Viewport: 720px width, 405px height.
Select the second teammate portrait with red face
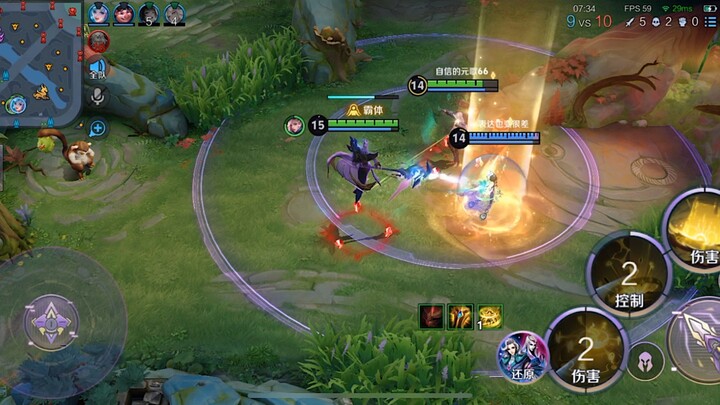click(124, 13)
